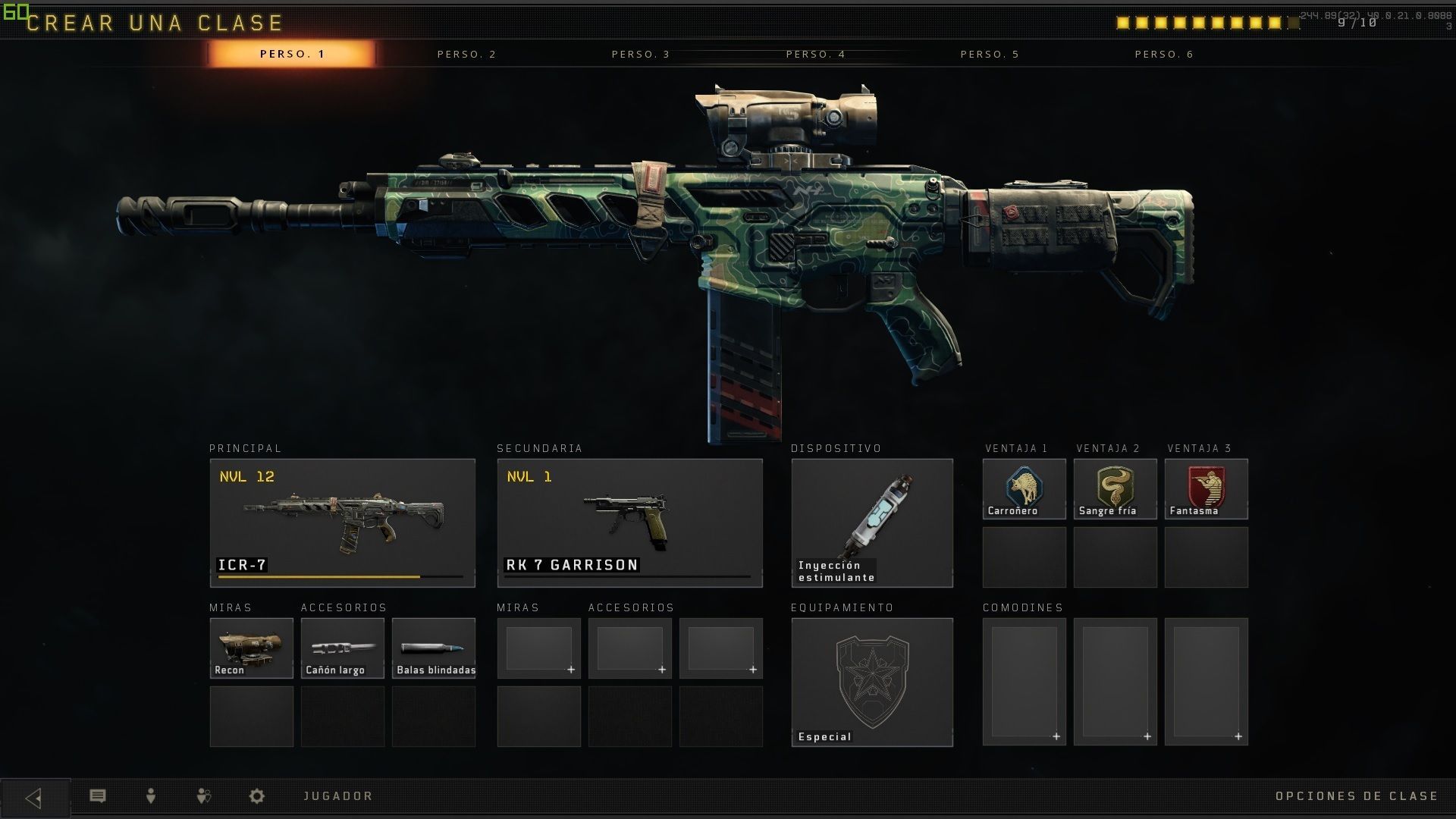Choose the PERSO. 5 class tab
1456x819 pixels.
tap(990, 54)
